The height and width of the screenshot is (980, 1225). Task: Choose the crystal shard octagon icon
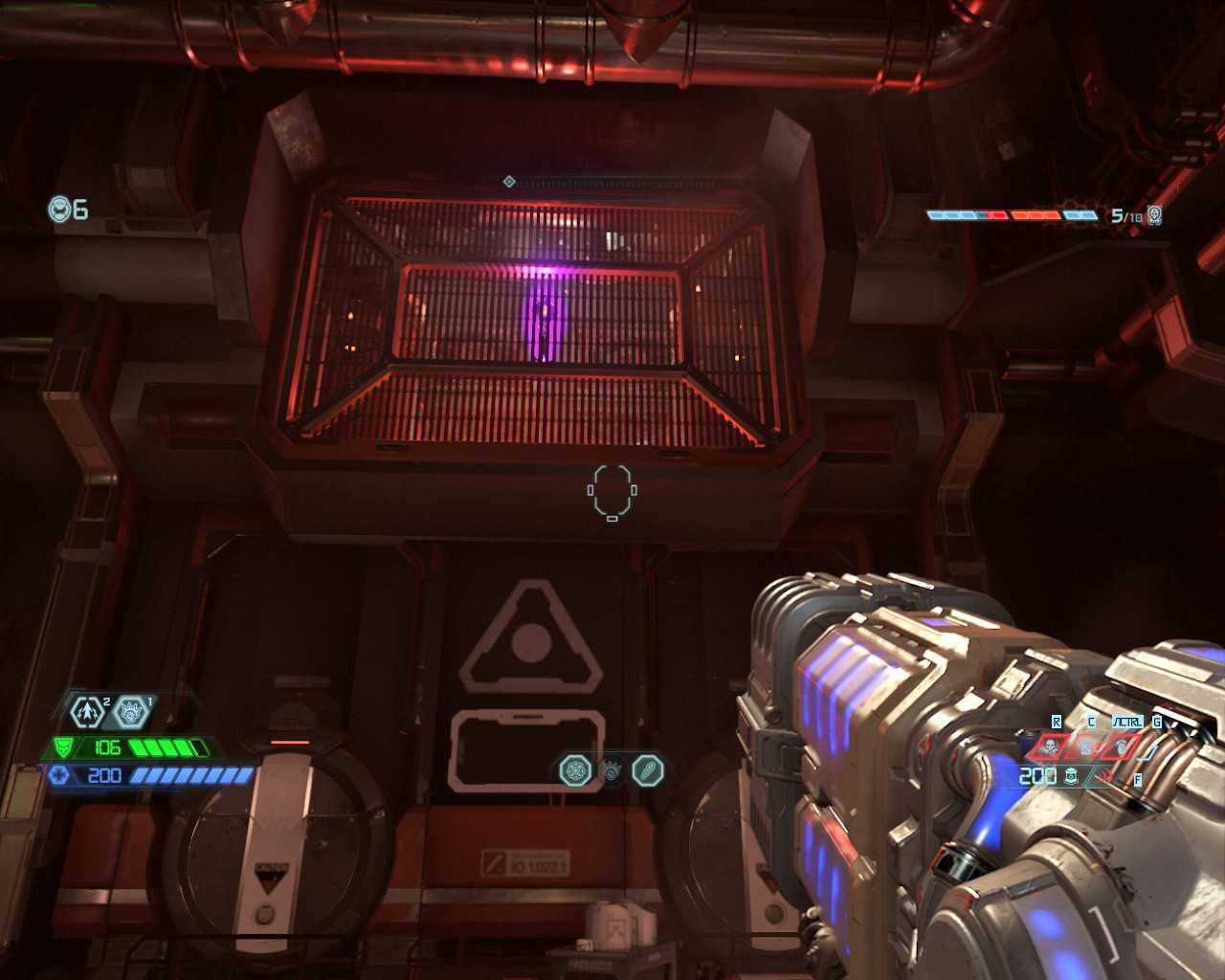point(648,770)
